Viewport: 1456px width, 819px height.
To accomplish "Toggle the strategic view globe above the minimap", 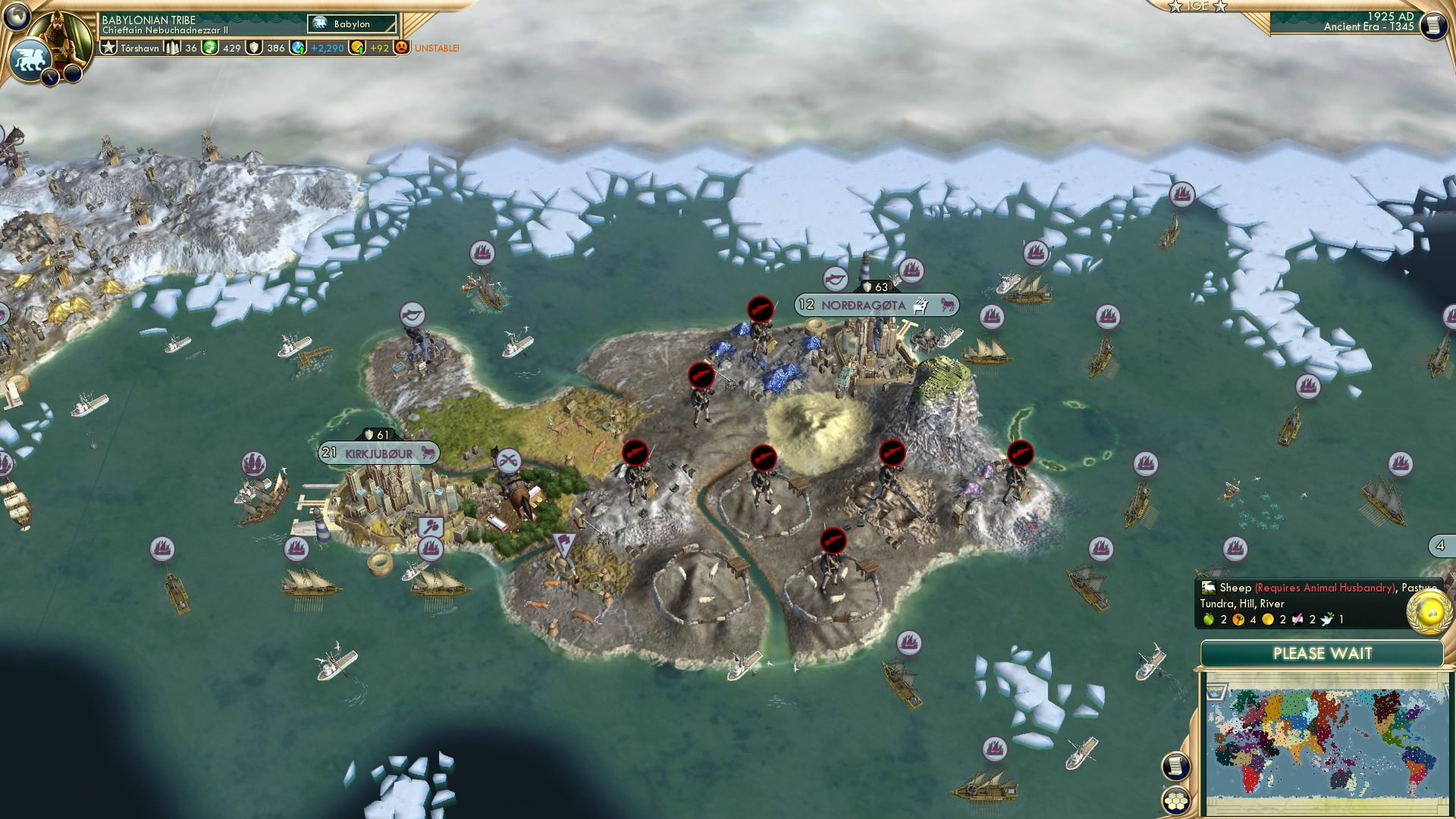I will (x=1429, y=611).
